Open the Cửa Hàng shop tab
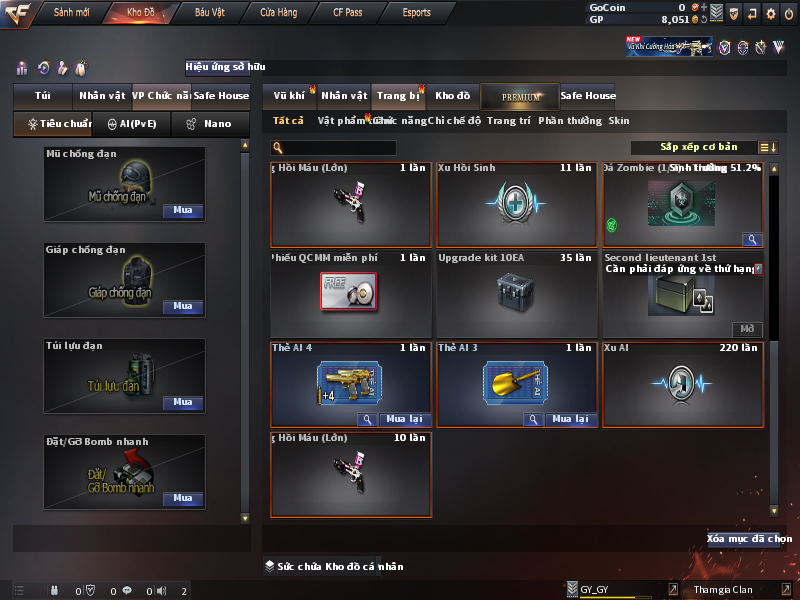 279,13
